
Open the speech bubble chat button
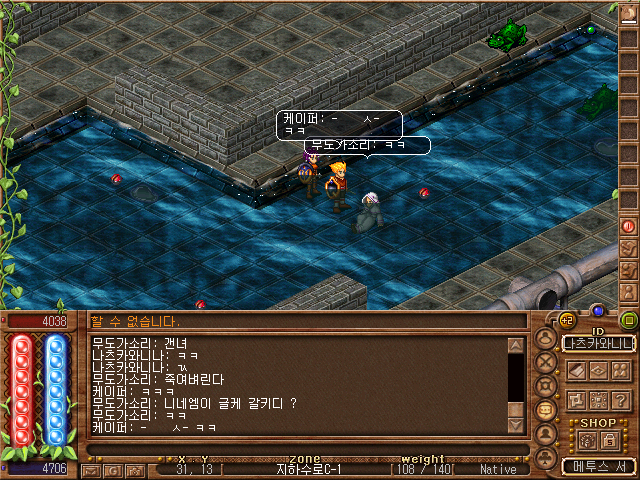546,410
